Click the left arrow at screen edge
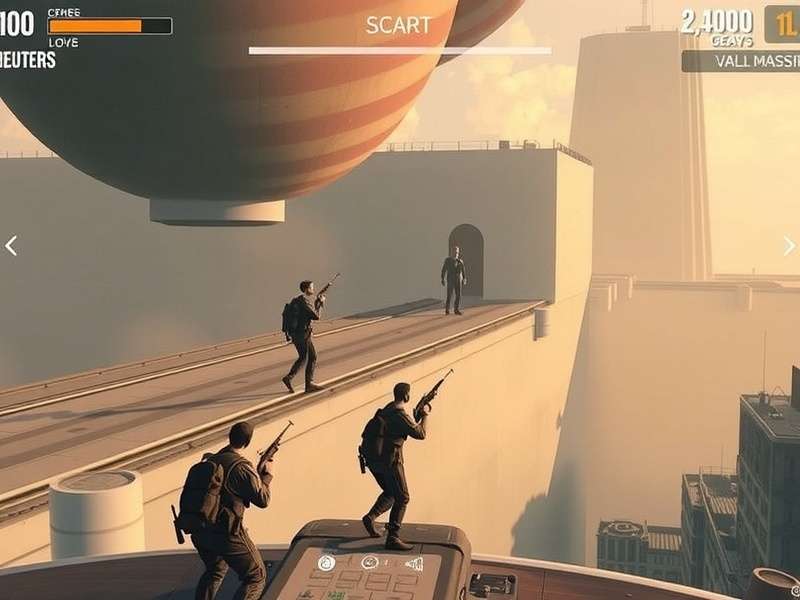This screenshot has width=800, height=600. coord(11,246)
